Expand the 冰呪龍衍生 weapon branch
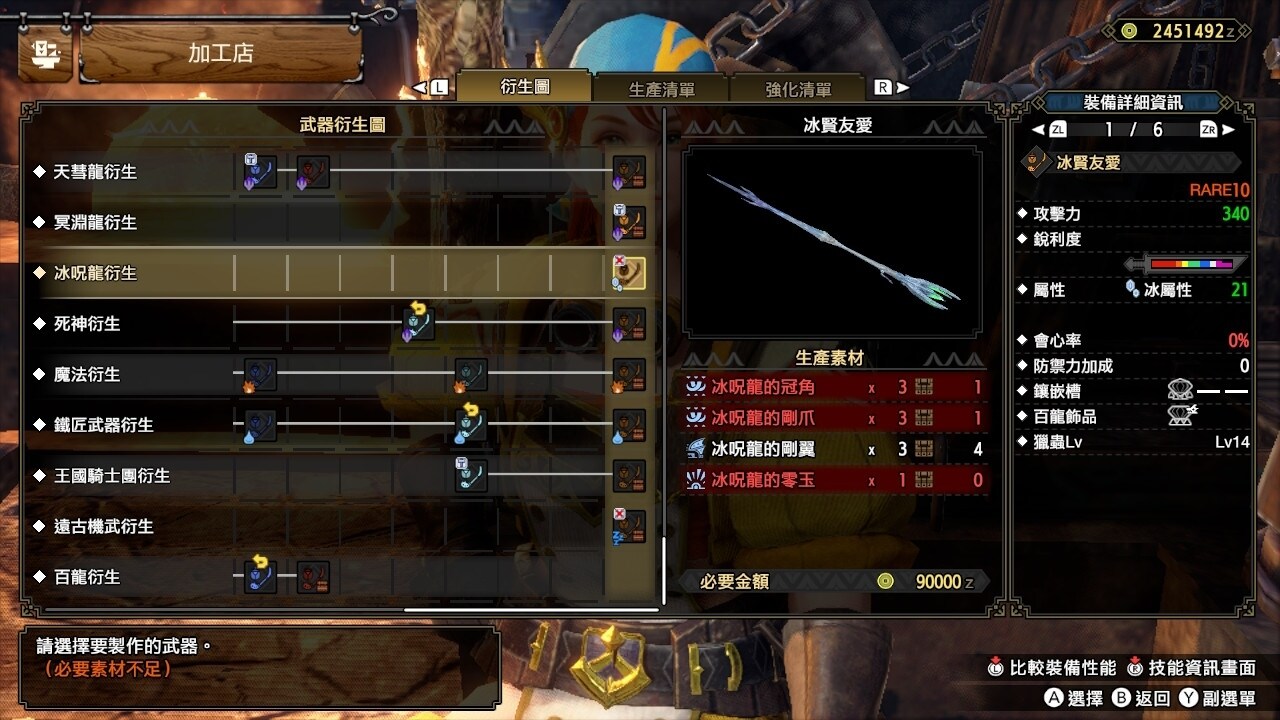This screenshot has height=720, width=1280. [x=95, y=273]
